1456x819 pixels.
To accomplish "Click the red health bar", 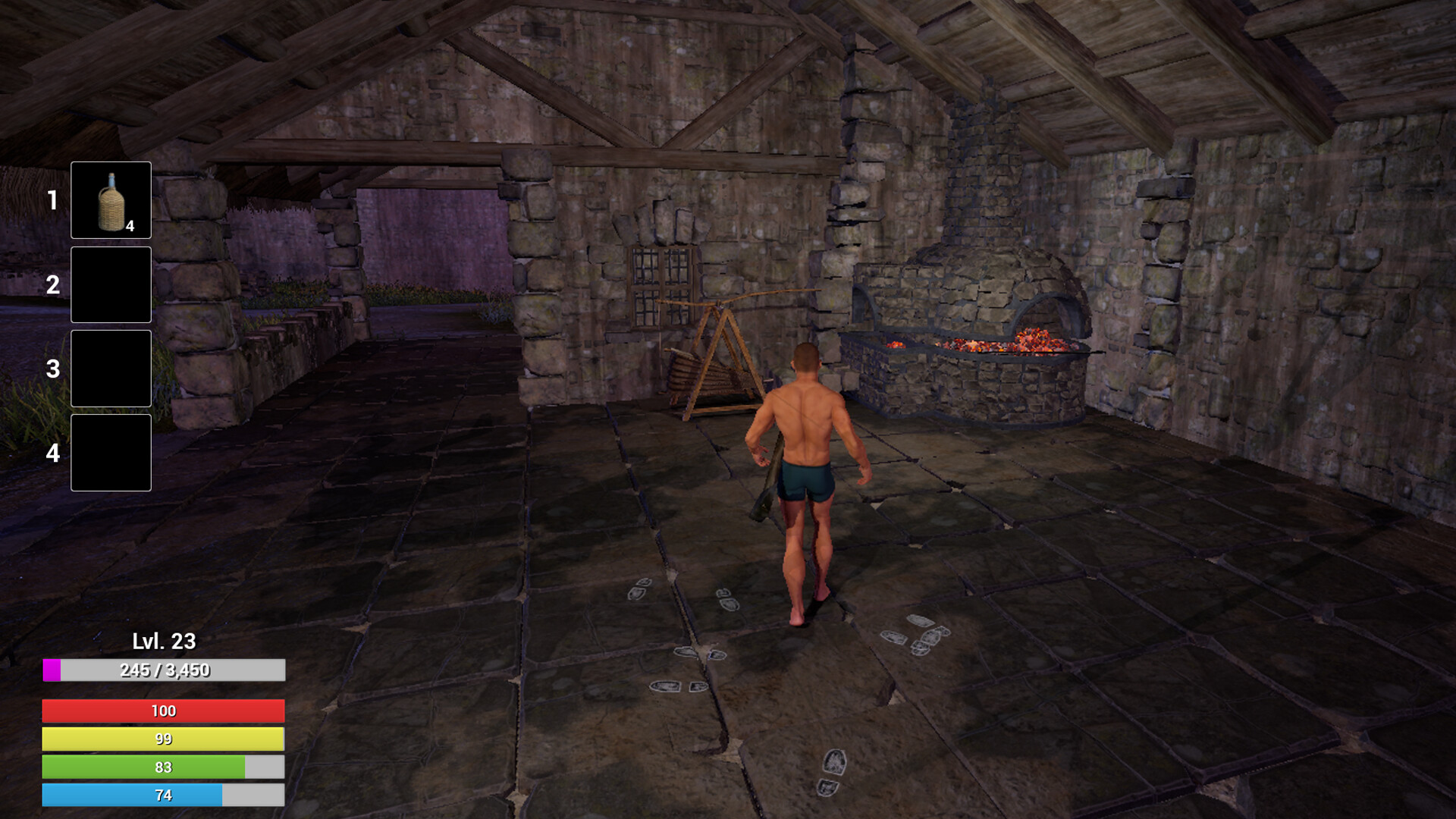I will tap(163, 711).
